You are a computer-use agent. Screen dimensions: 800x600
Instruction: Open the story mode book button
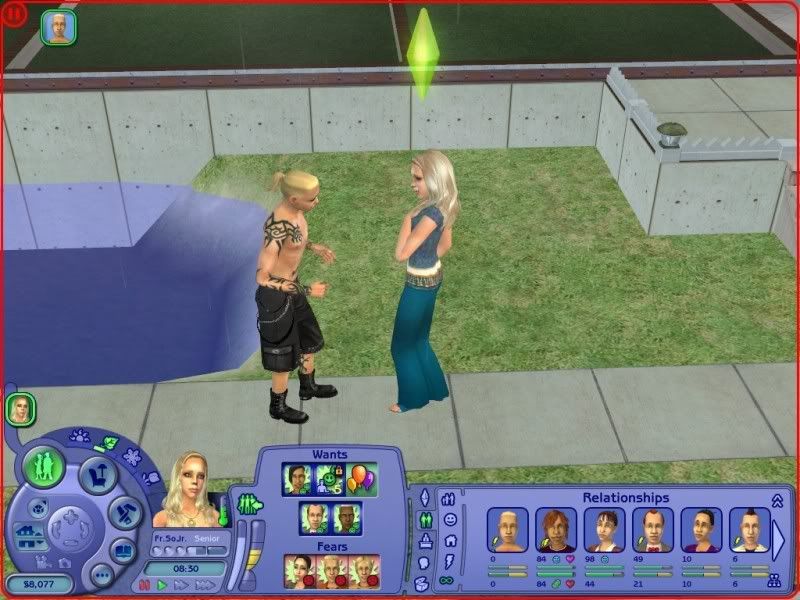pyautogui.click(x=121, y=551)
